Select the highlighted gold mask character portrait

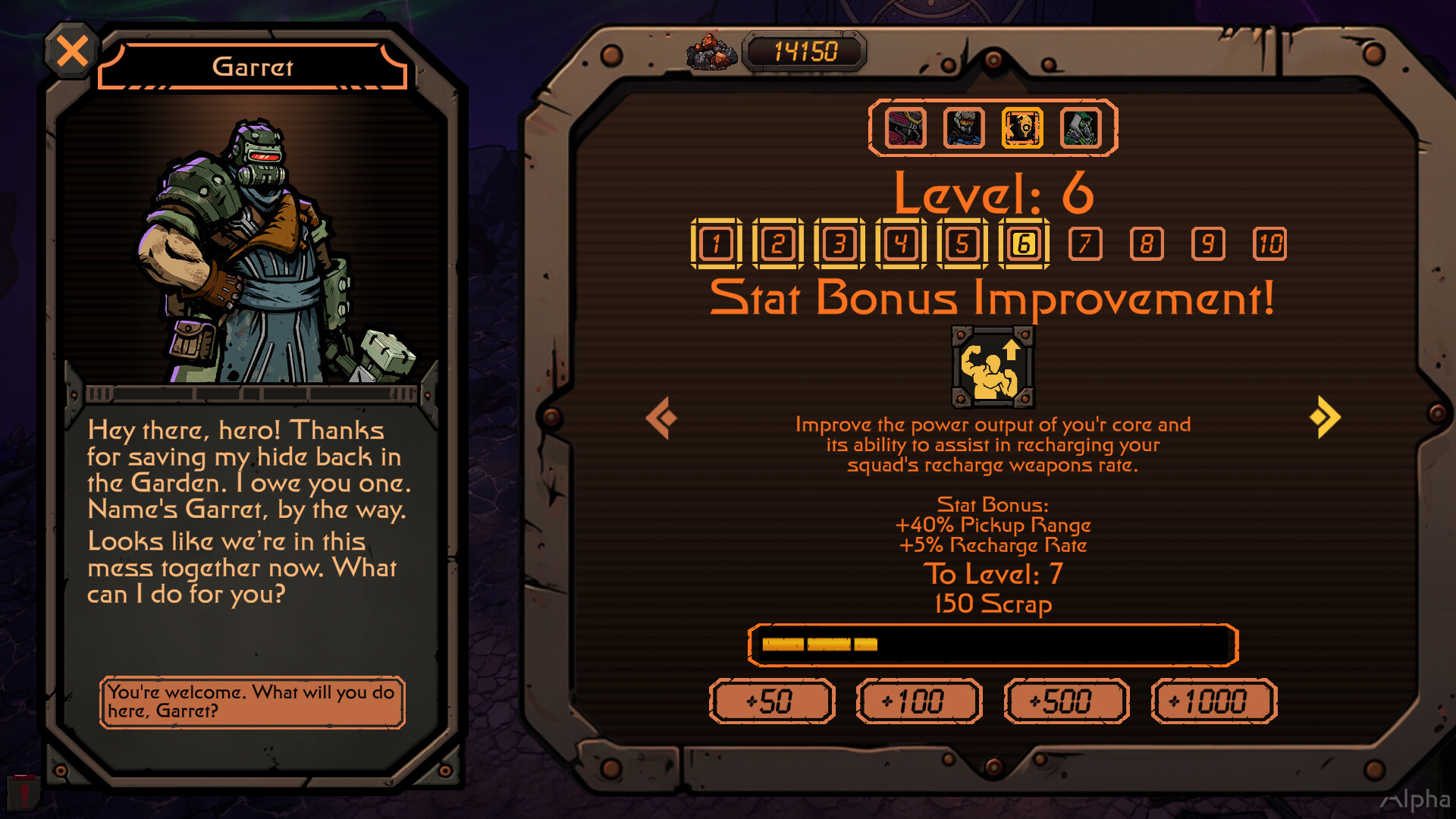[x=1022, y=129]
